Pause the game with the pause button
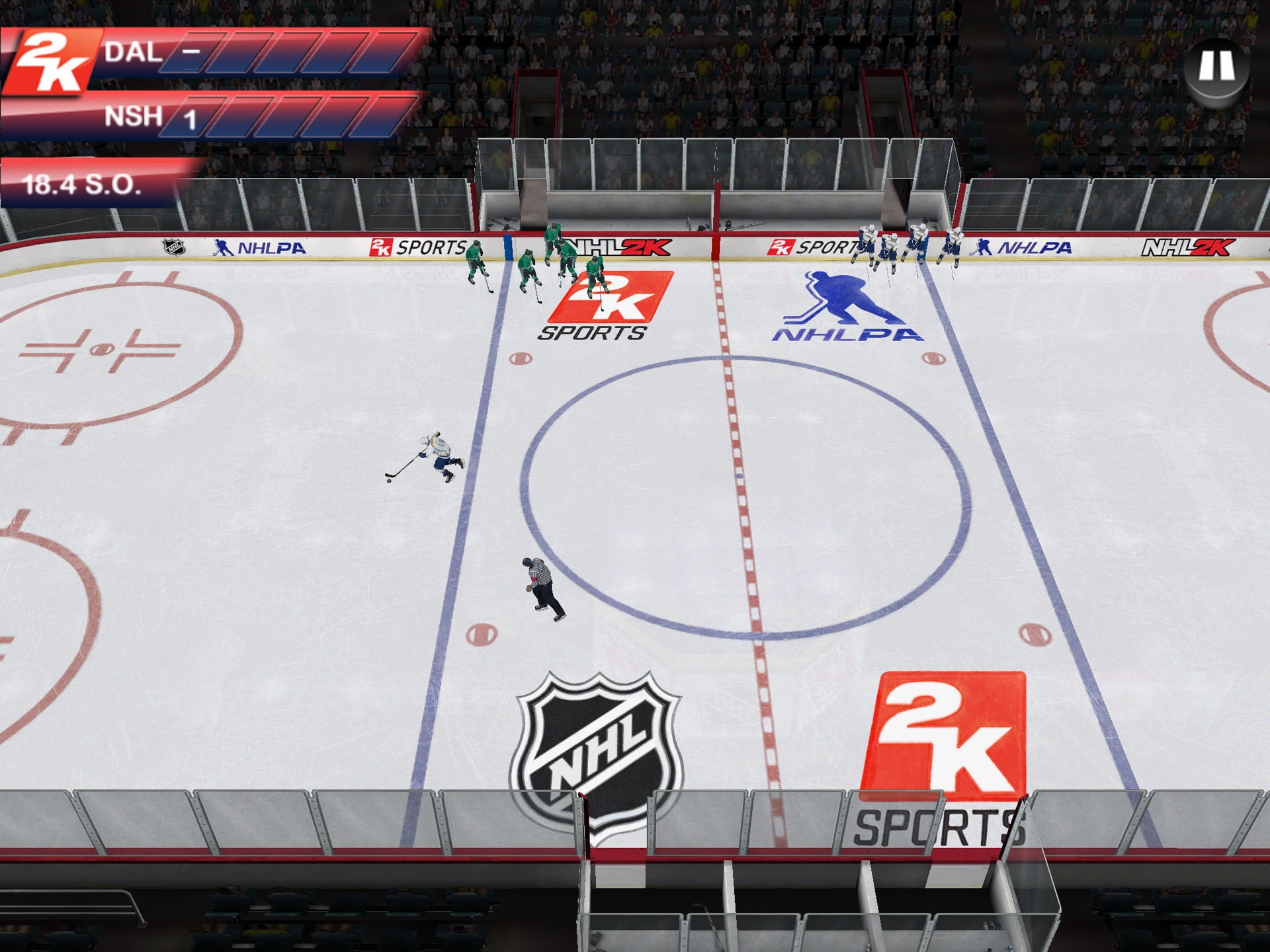Screen dimensions: 1270x952 click(x=1217, y=67)
